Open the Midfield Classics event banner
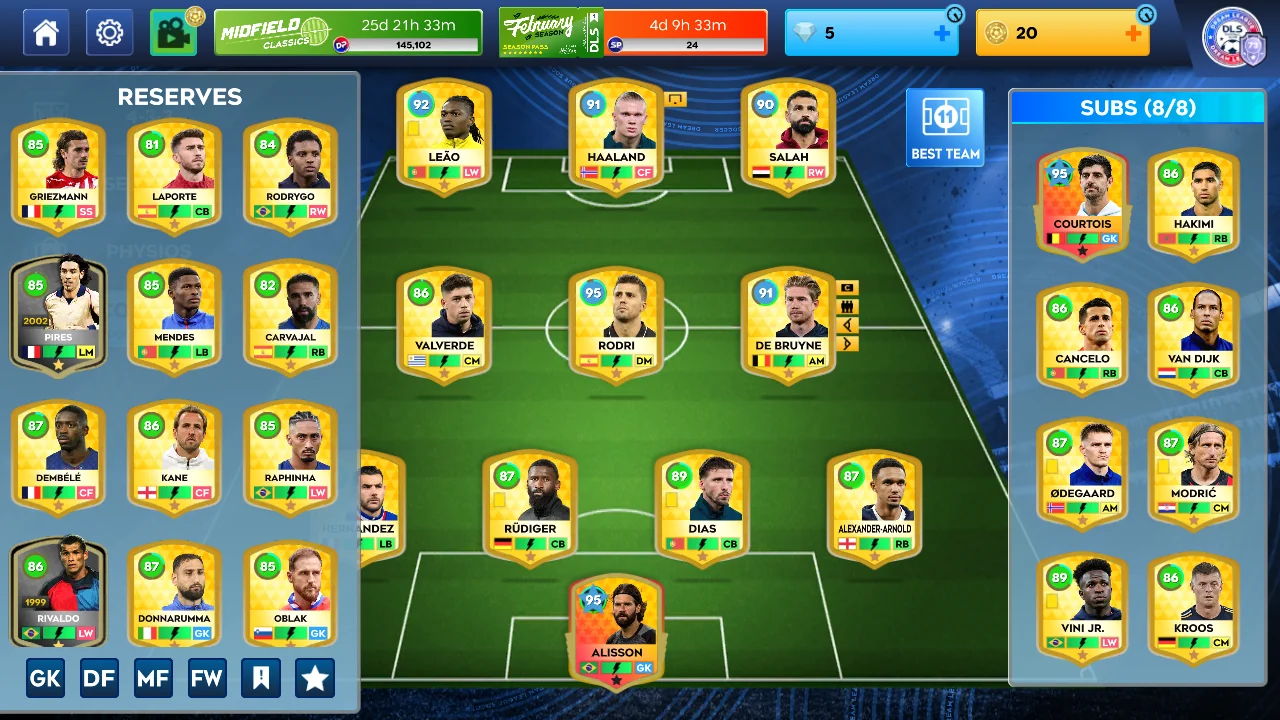 (348, 33)
